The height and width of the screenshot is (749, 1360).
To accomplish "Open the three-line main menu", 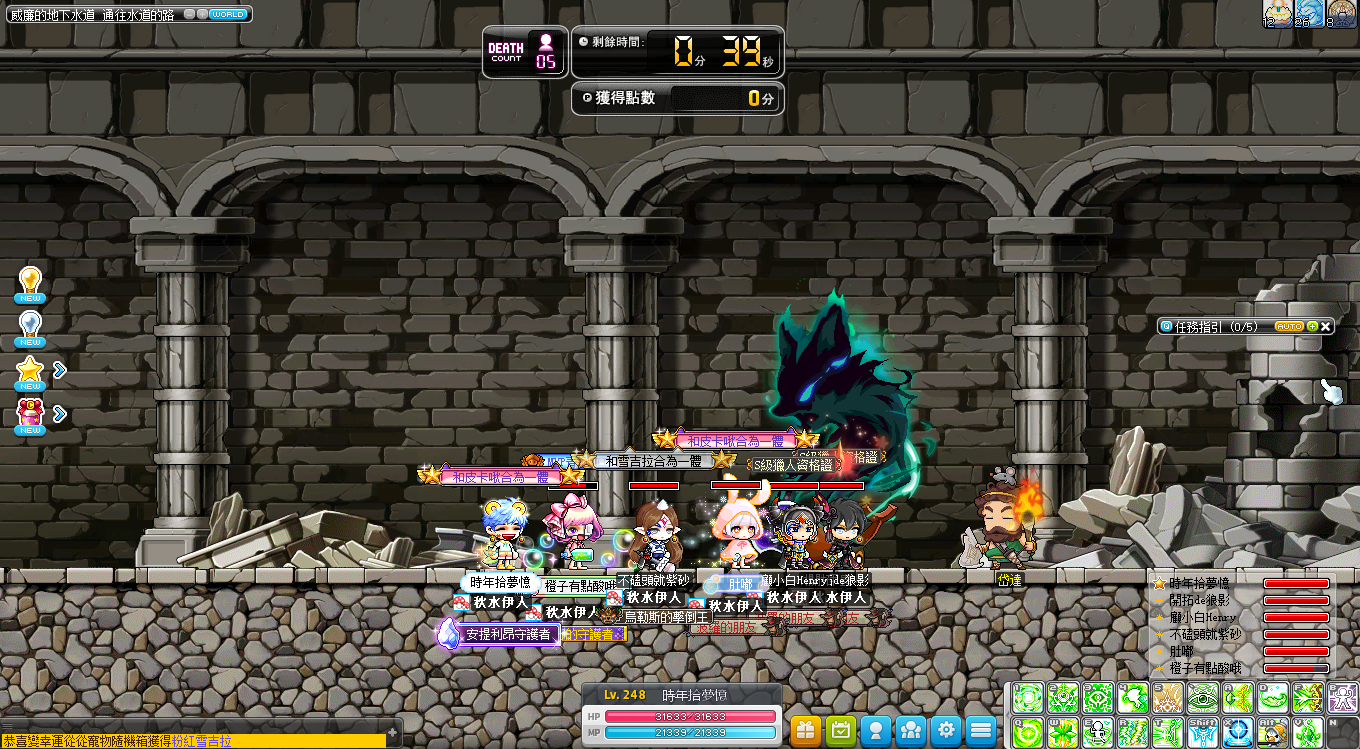I will click(x=981, y=730).
